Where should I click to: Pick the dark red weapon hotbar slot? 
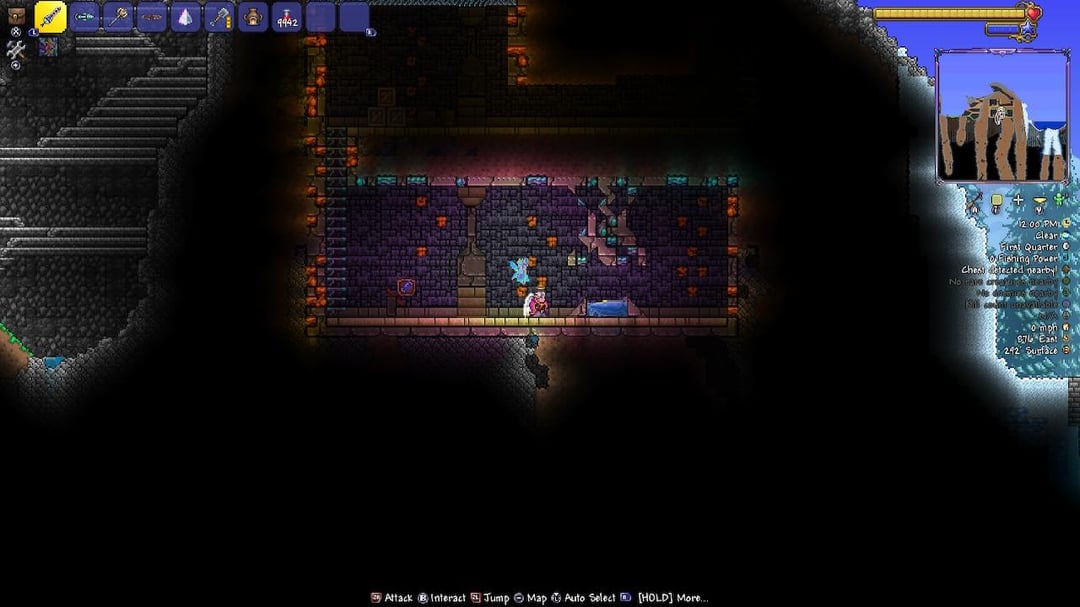pos(152,17)
